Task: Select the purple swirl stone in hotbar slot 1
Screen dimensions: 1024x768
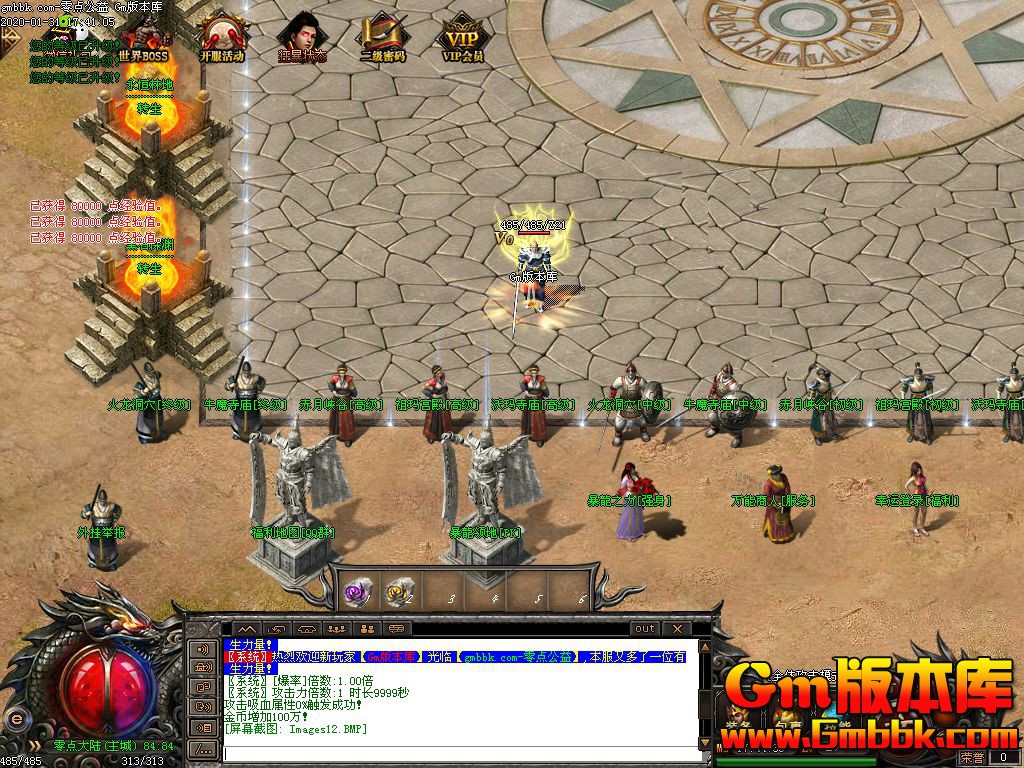Action: click(357, 591)
